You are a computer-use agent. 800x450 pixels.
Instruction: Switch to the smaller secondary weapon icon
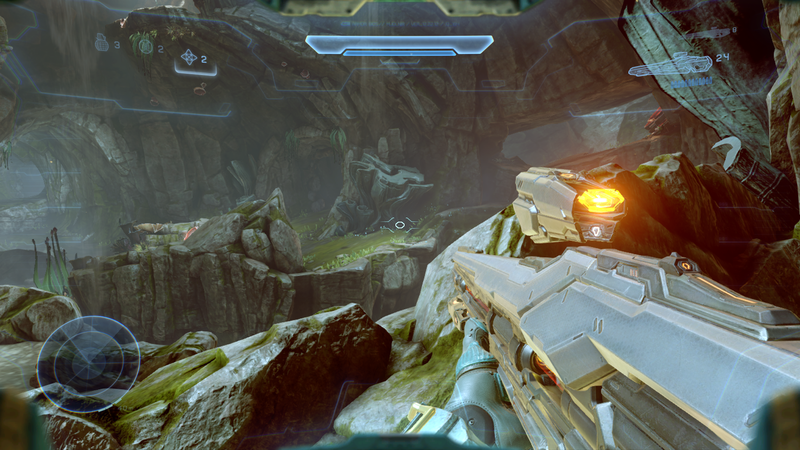point(706,35)
